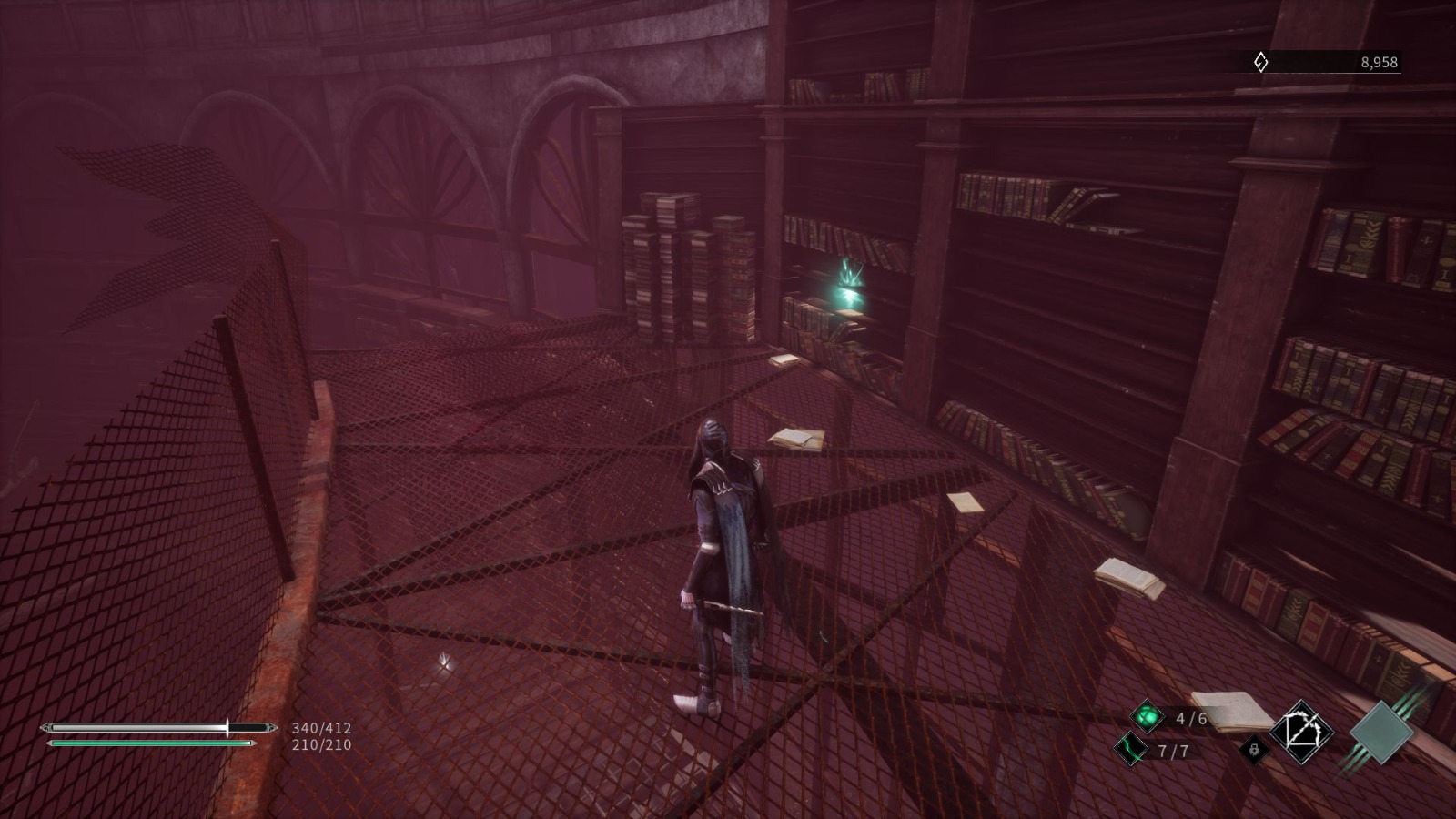Select the green potion flask icon
Viewport: 1456px width, 819px height.
[1149, 715]
